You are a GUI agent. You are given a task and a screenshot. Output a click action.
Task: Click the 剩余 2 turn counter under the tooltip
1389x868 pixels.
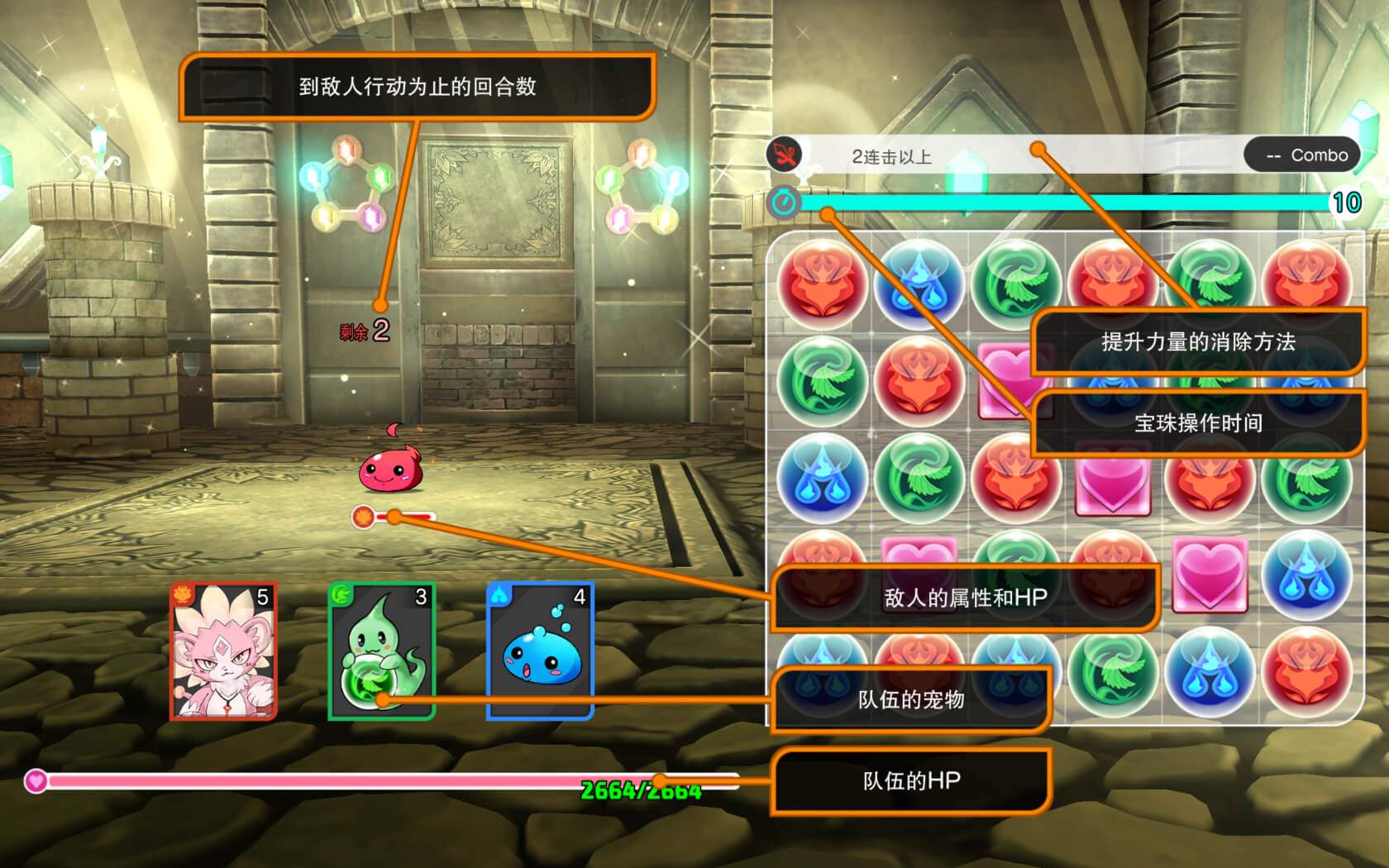364,329
